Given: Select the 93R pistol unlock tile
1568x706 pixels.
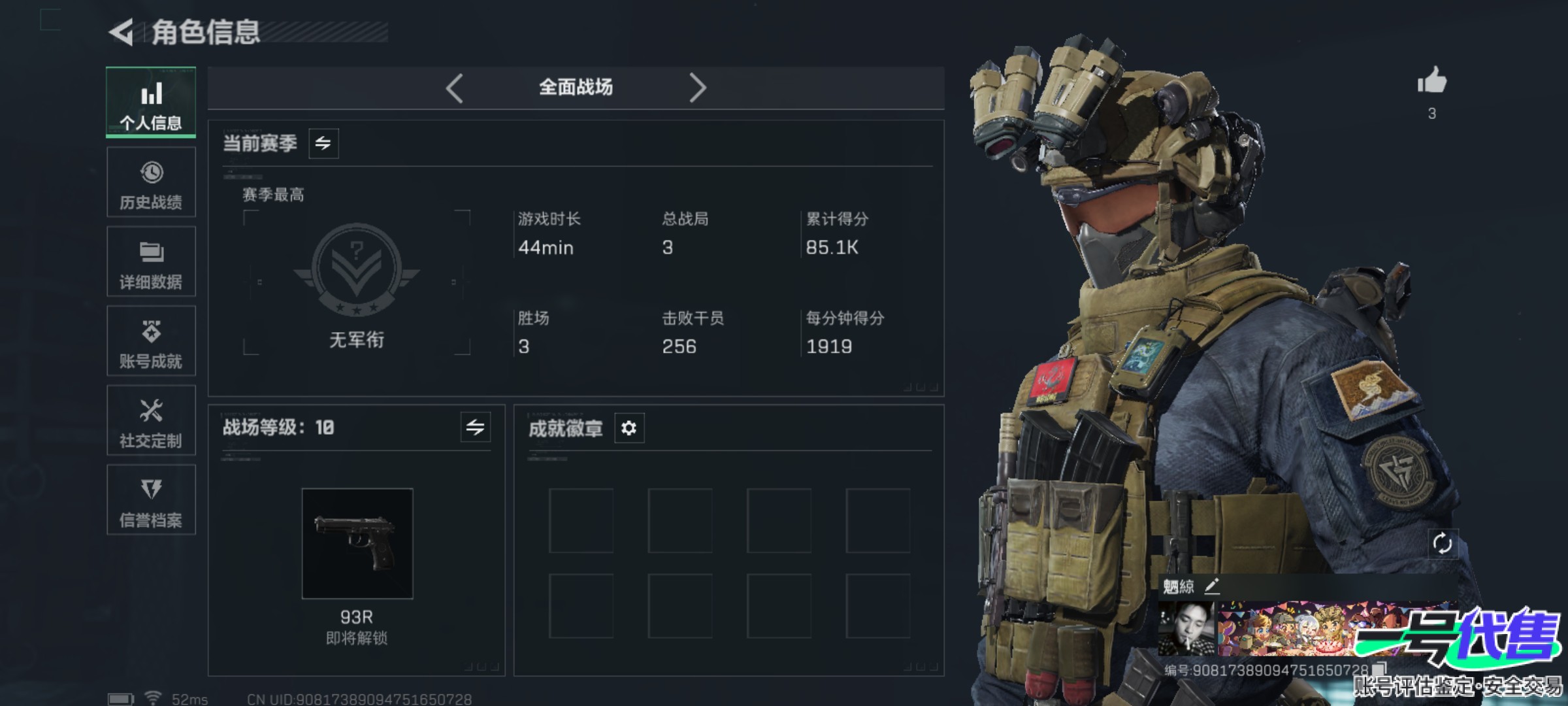Looking at the screenshot, I should coord(357,544).
